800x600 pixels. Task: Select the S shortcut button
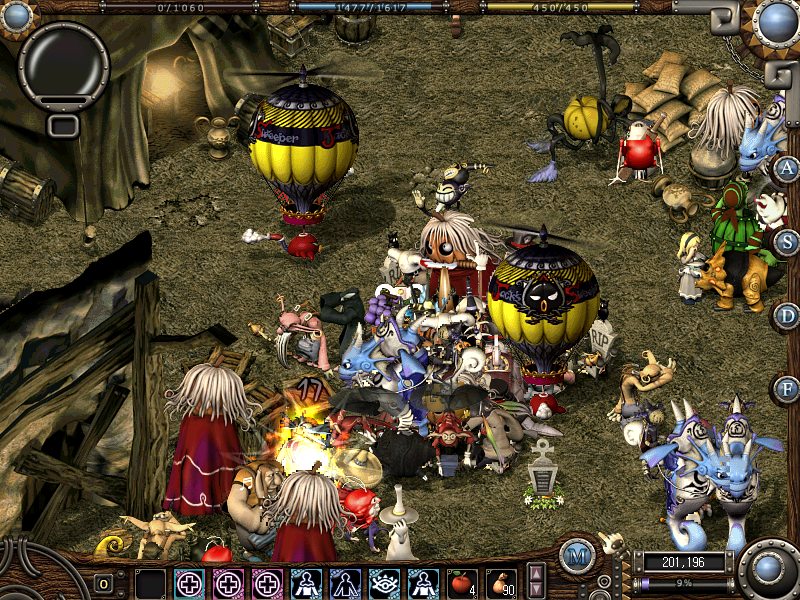[787, 241]
